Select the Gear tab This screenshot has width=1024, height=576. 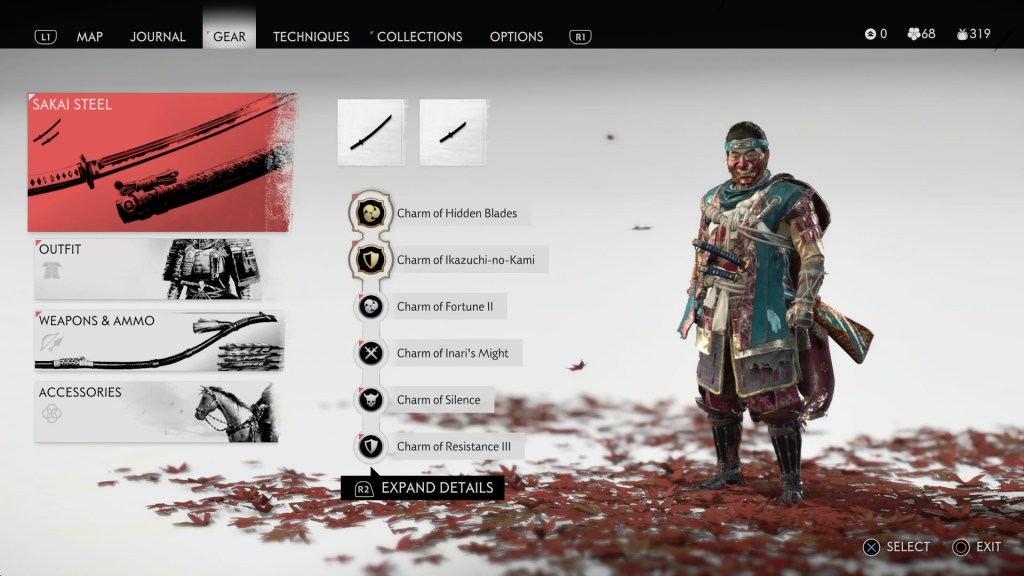pos(229,37)
